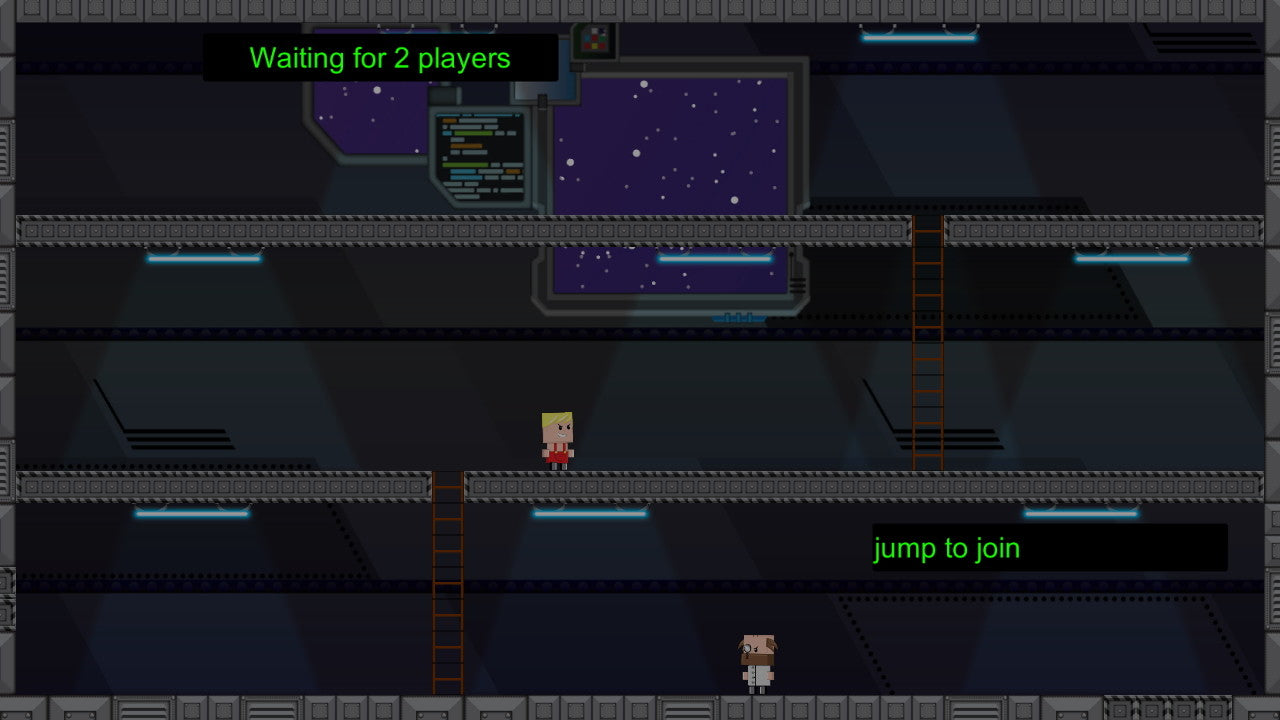Click the top of the right-side orange ladder
Screen dimensions: 1280x720
[925, 225]
